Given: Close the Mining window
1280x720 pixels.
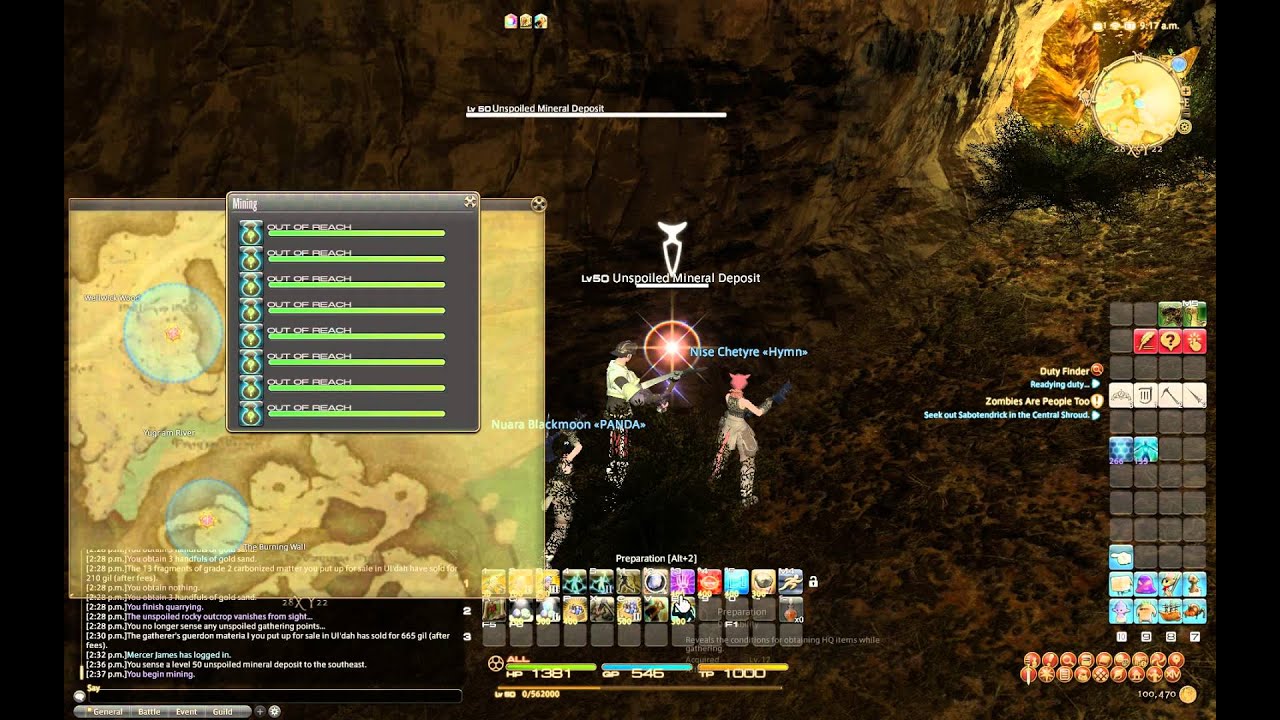Looking at the screenshot, I should (469, 202).
